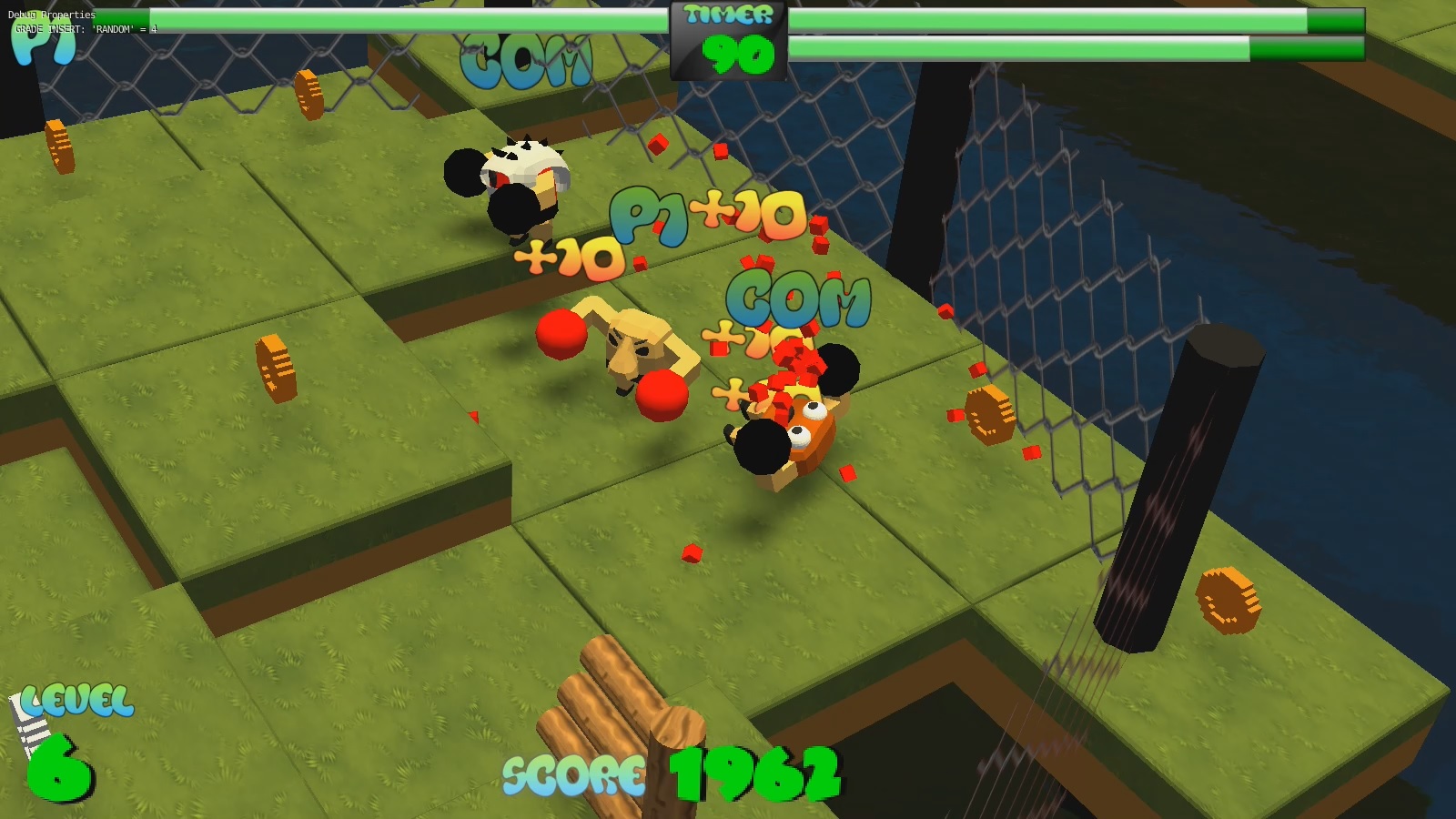The image size is (1456, 819).
Task: Expand the TIMER panel showing 90
Action: [x=725, y=41]
